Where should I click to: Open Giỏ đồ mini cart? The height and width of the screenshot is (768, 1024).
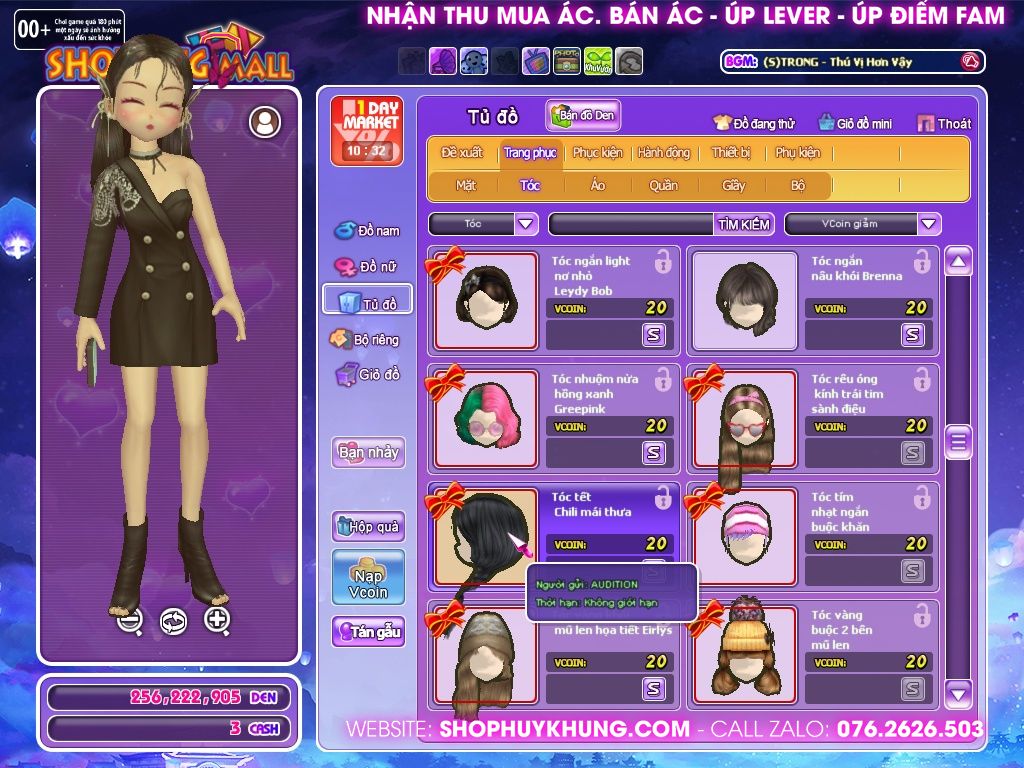pos(855,123)
